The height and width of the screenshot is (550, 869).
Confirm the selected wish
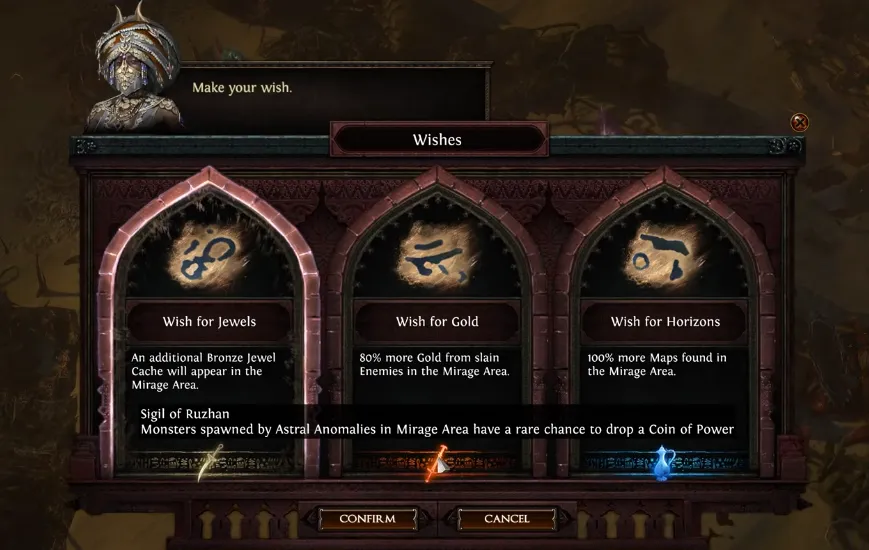pos(367,519)
